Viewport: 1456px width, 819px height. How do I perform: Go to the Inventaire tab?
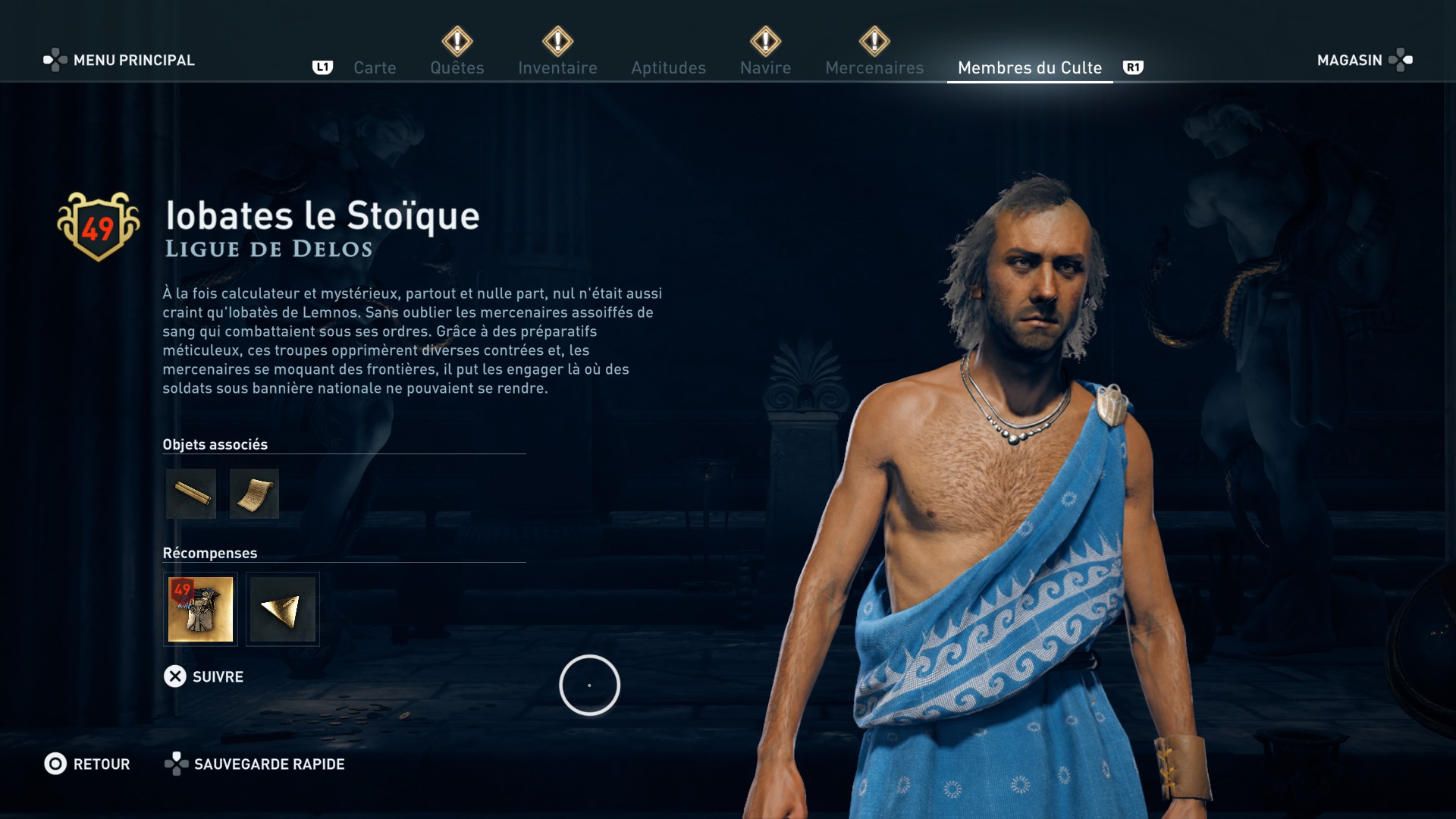(557, 67)
